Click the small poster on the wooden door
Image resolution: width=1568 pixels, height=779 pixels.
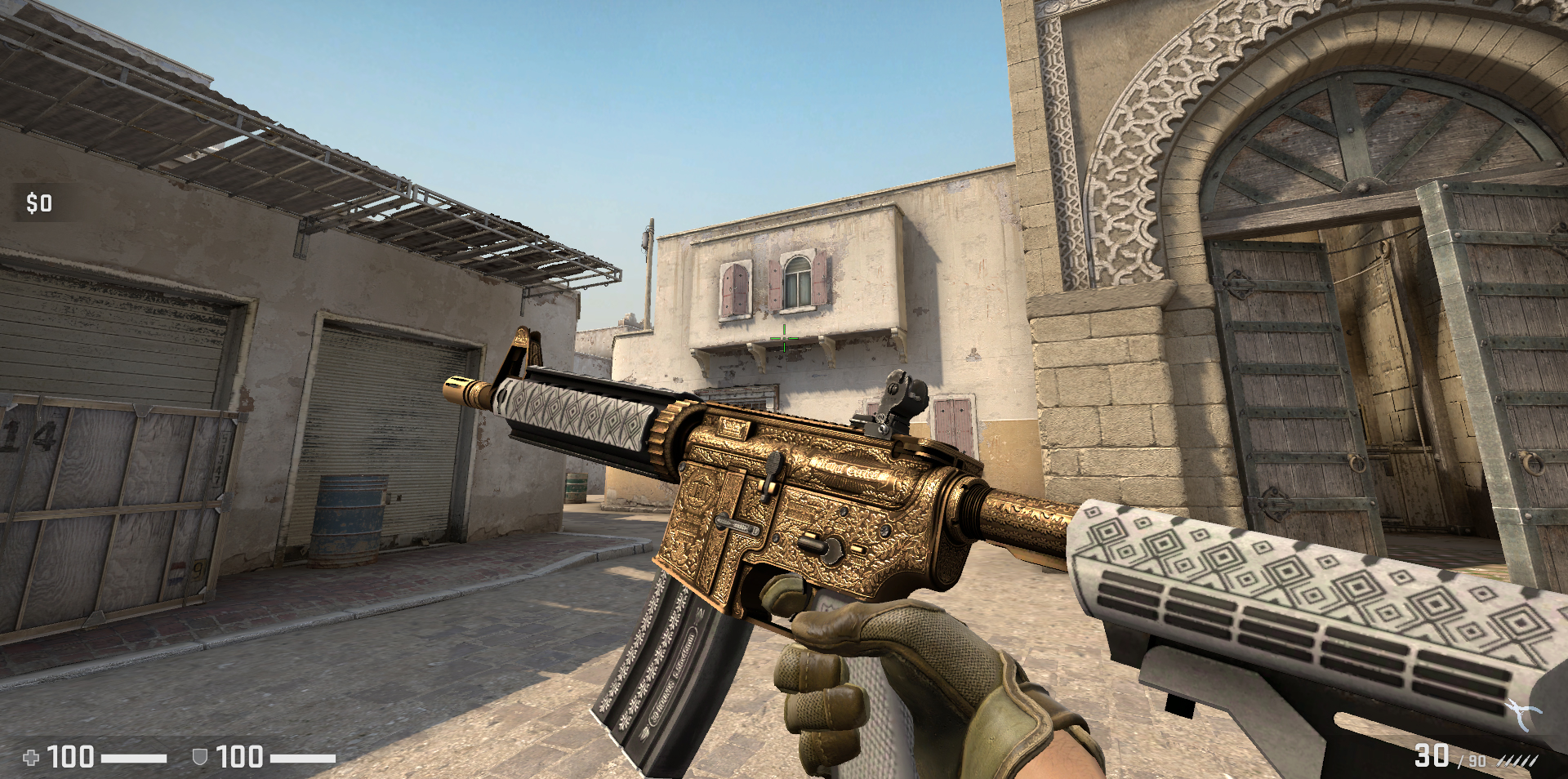[178, 572]
